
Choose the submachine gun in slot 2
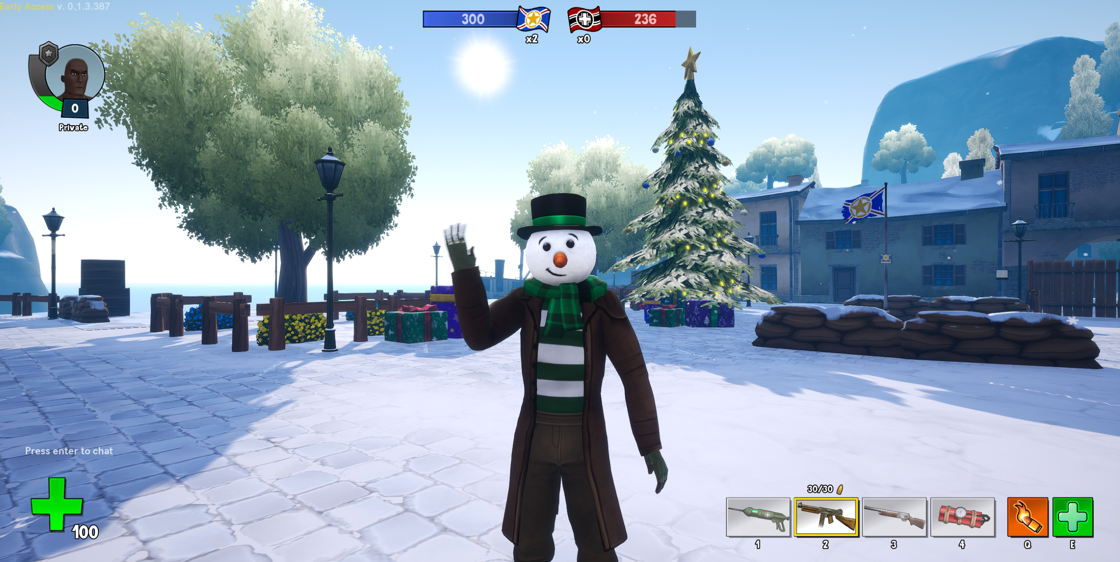826,517
